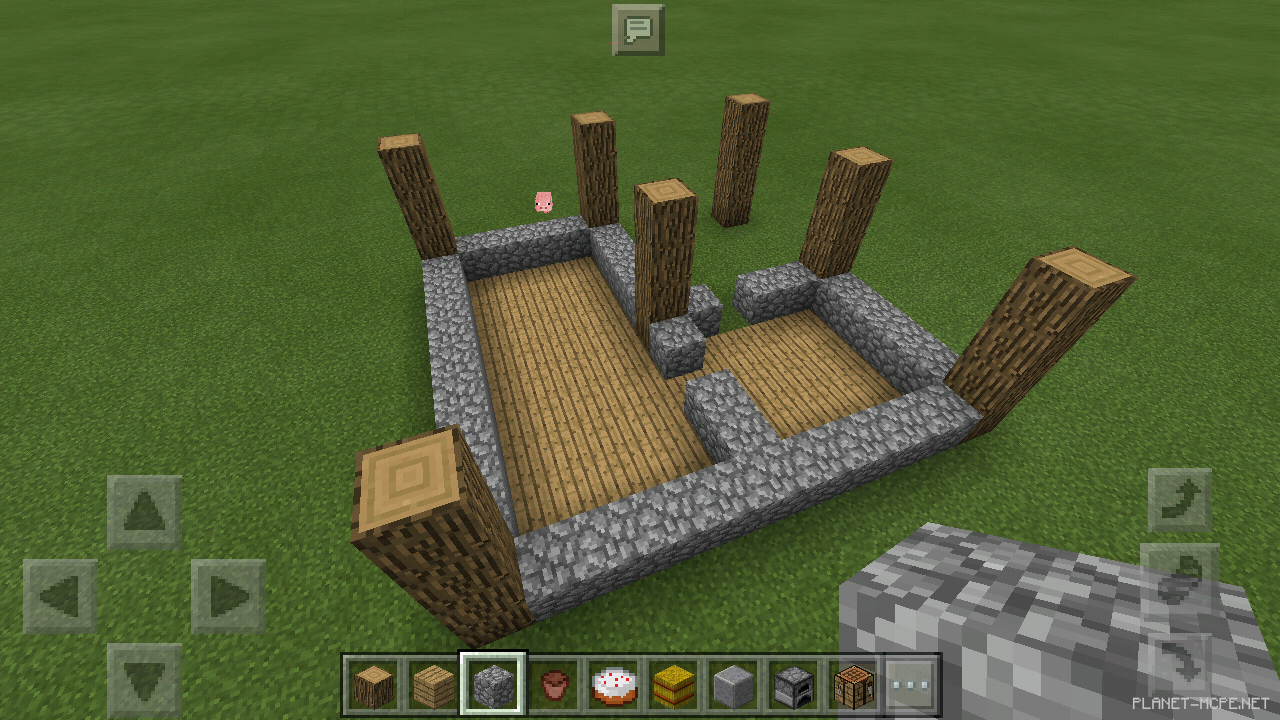Select the furnace block
The height and width of the screenshot is (720, 1280).
click(x=792, y=686)
